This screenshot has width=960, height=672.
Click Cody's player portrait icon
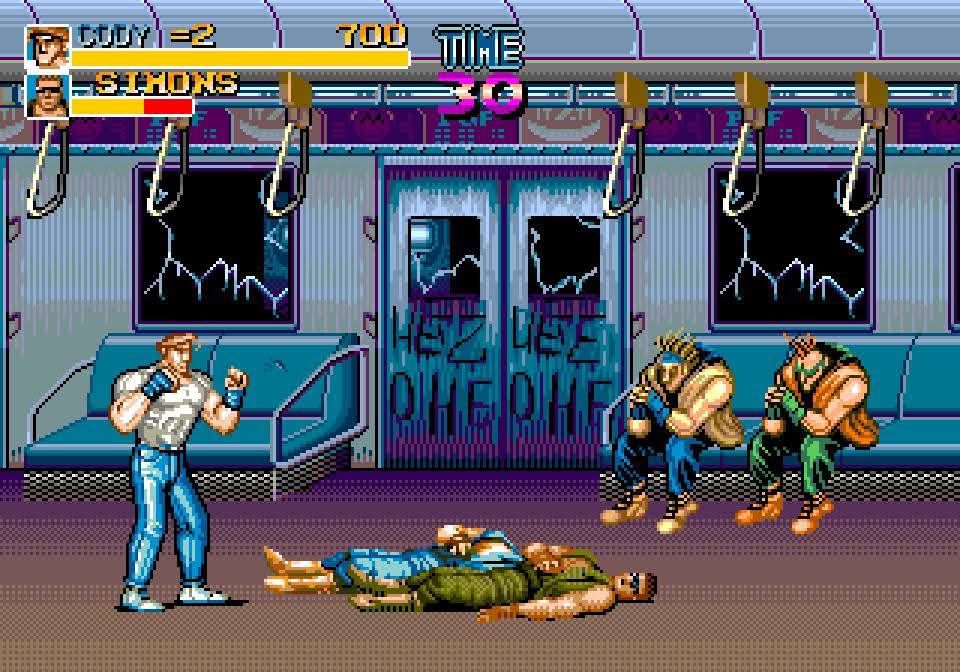(47, 47)
